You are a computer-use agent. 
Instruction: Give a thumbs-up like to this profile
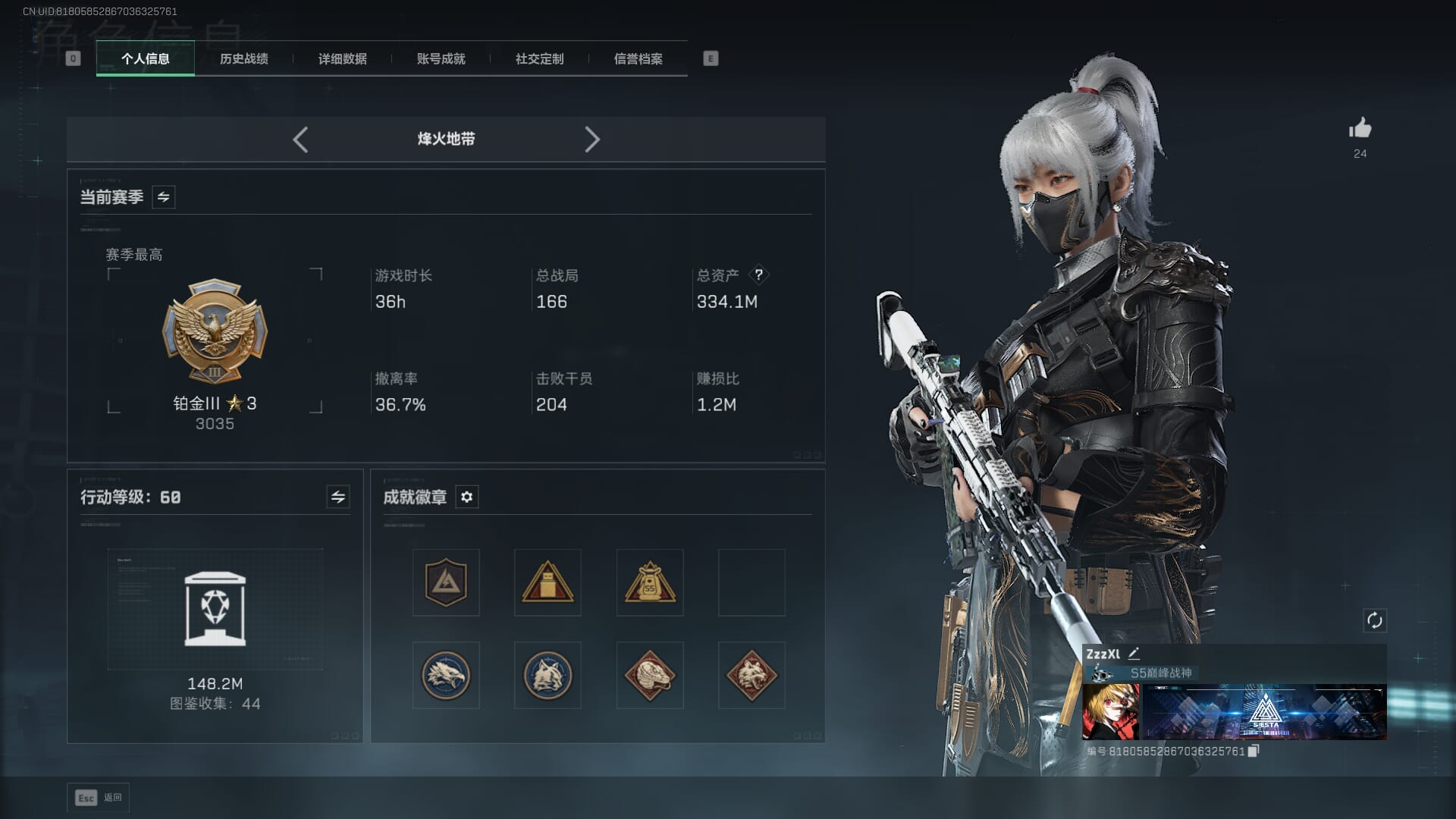[x=1360, y=129]
